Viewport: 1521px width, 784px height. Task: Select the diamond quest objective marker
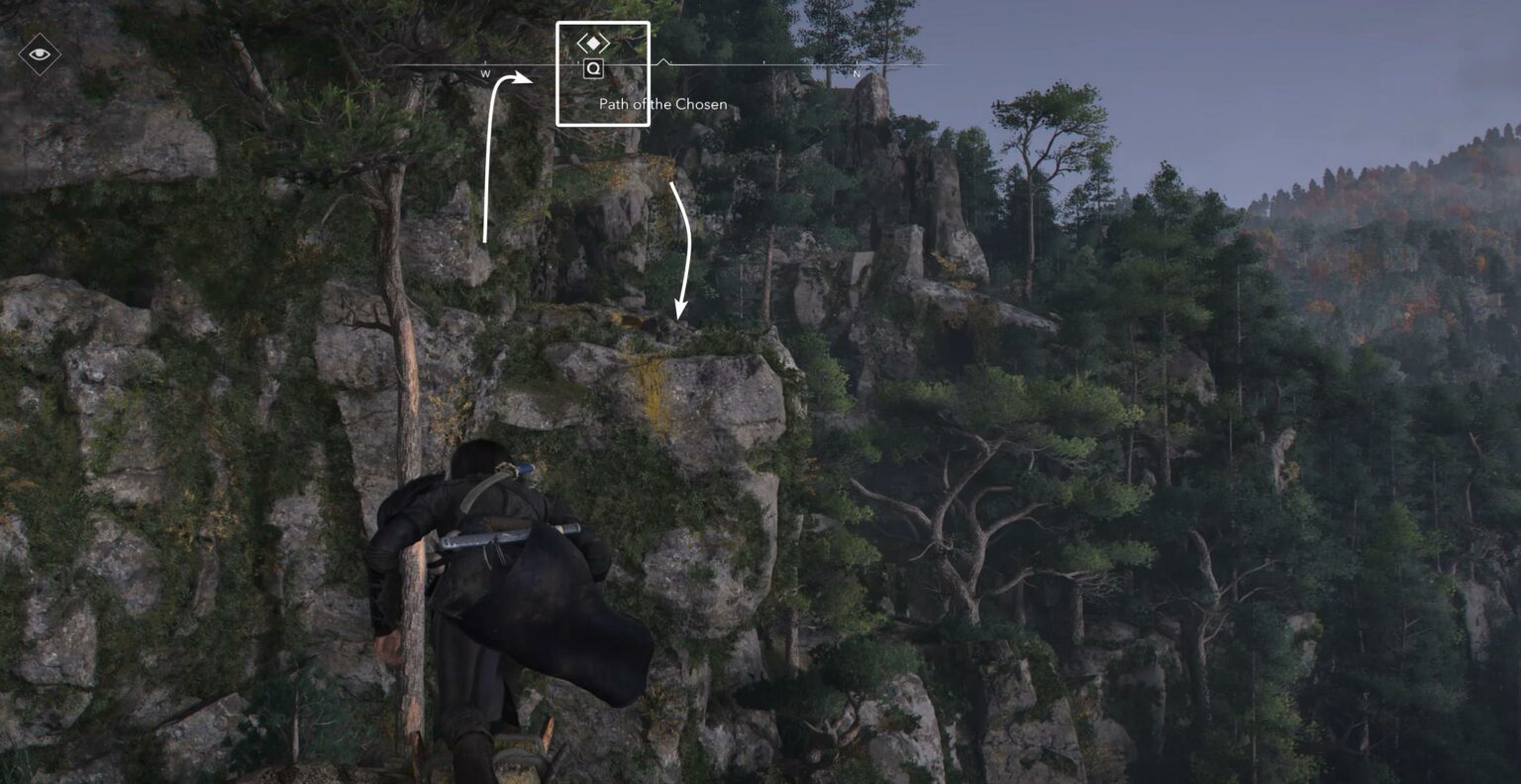coord(593,43)
